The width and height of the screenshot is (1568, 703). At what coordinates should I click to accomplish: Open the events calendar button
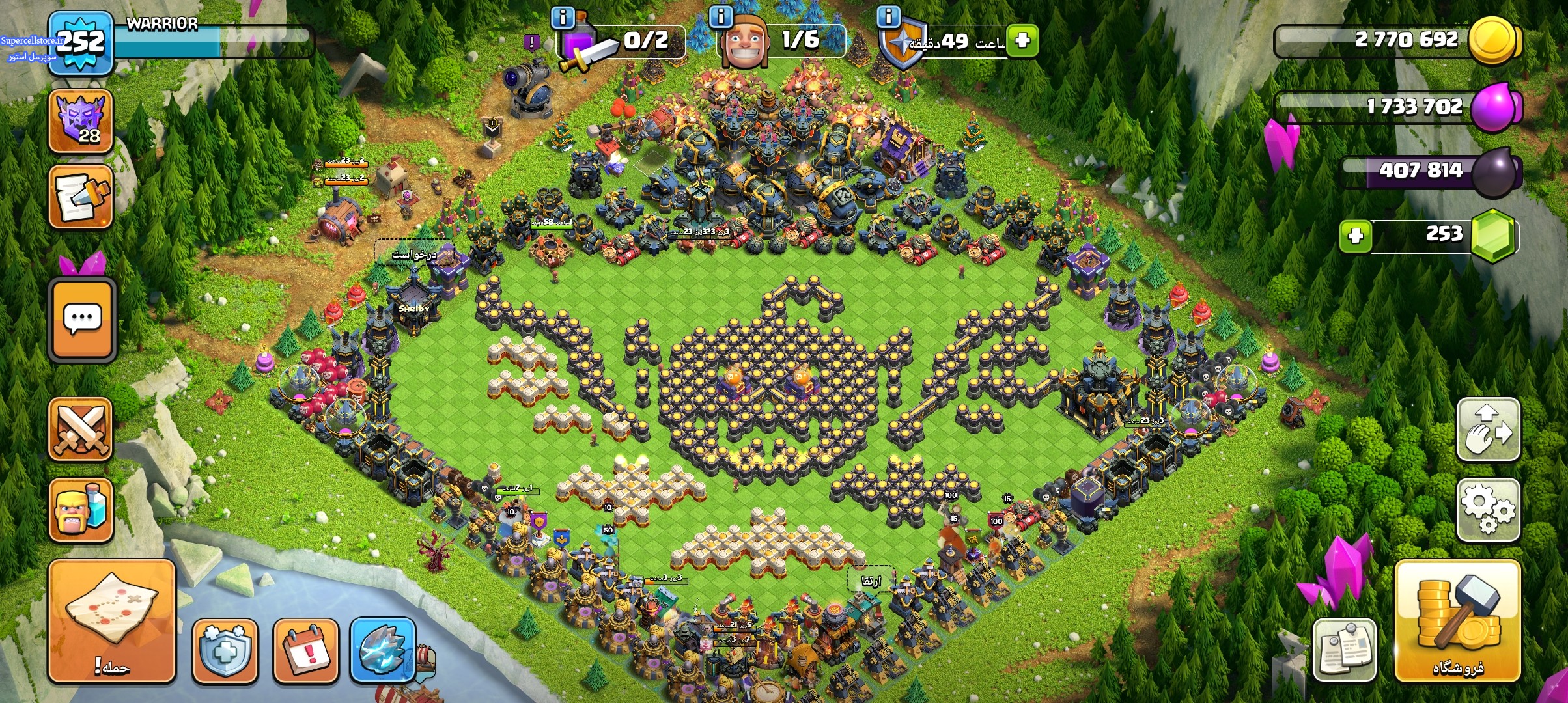click(x=306, y=650)
